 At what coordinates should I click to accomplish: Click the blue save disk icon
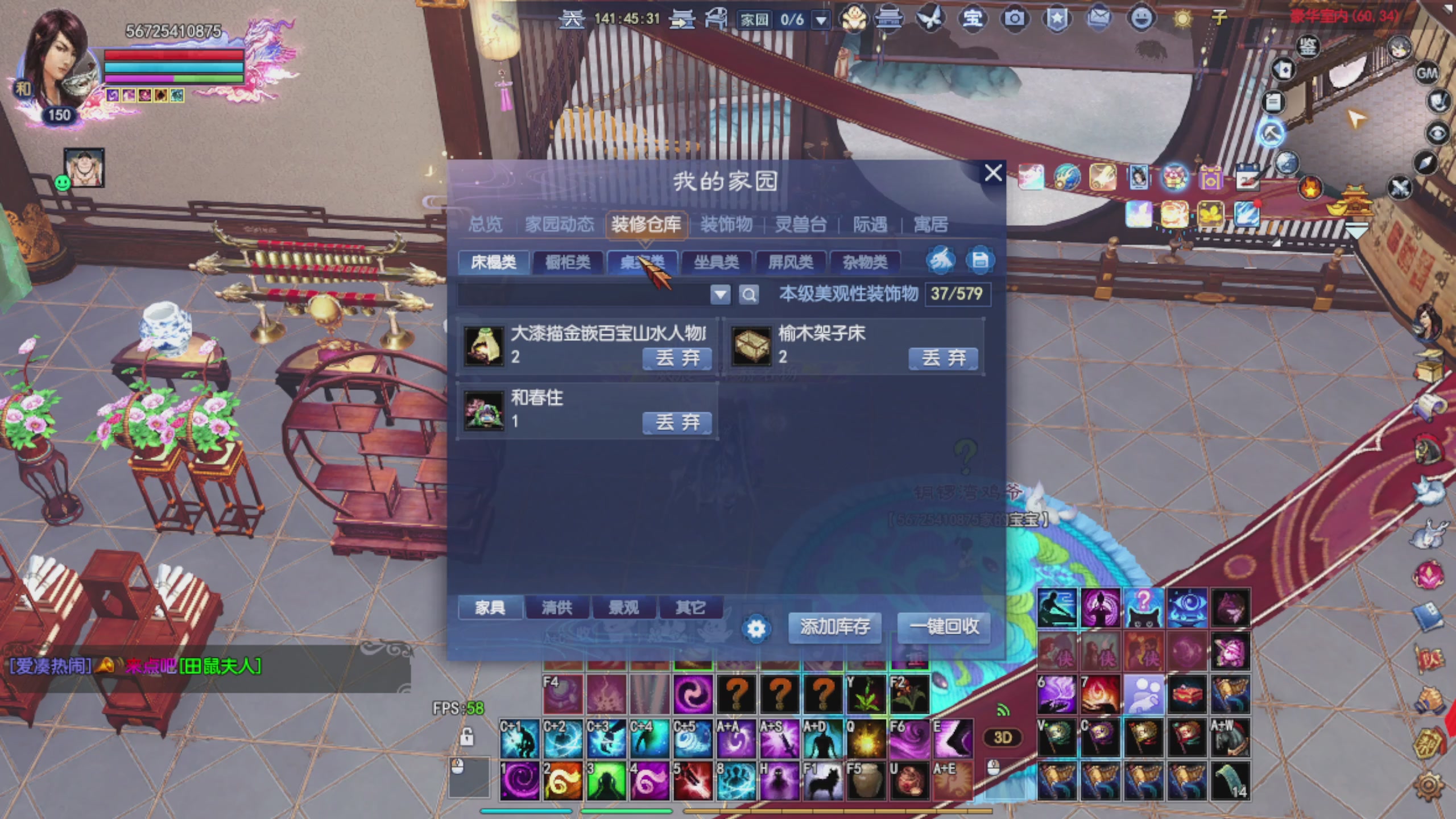981,260
